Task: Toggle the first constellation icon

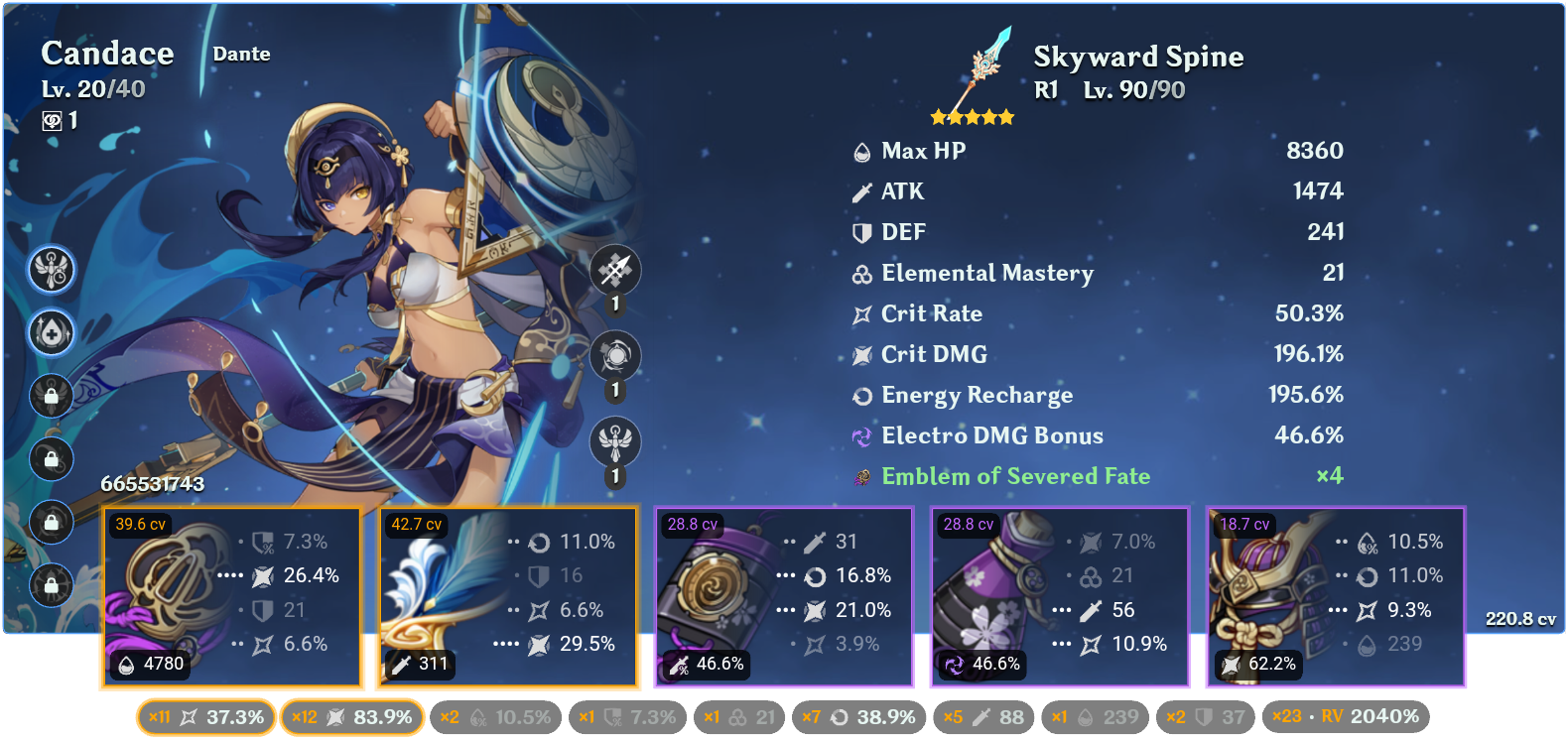Action: [x=50, y=272]
